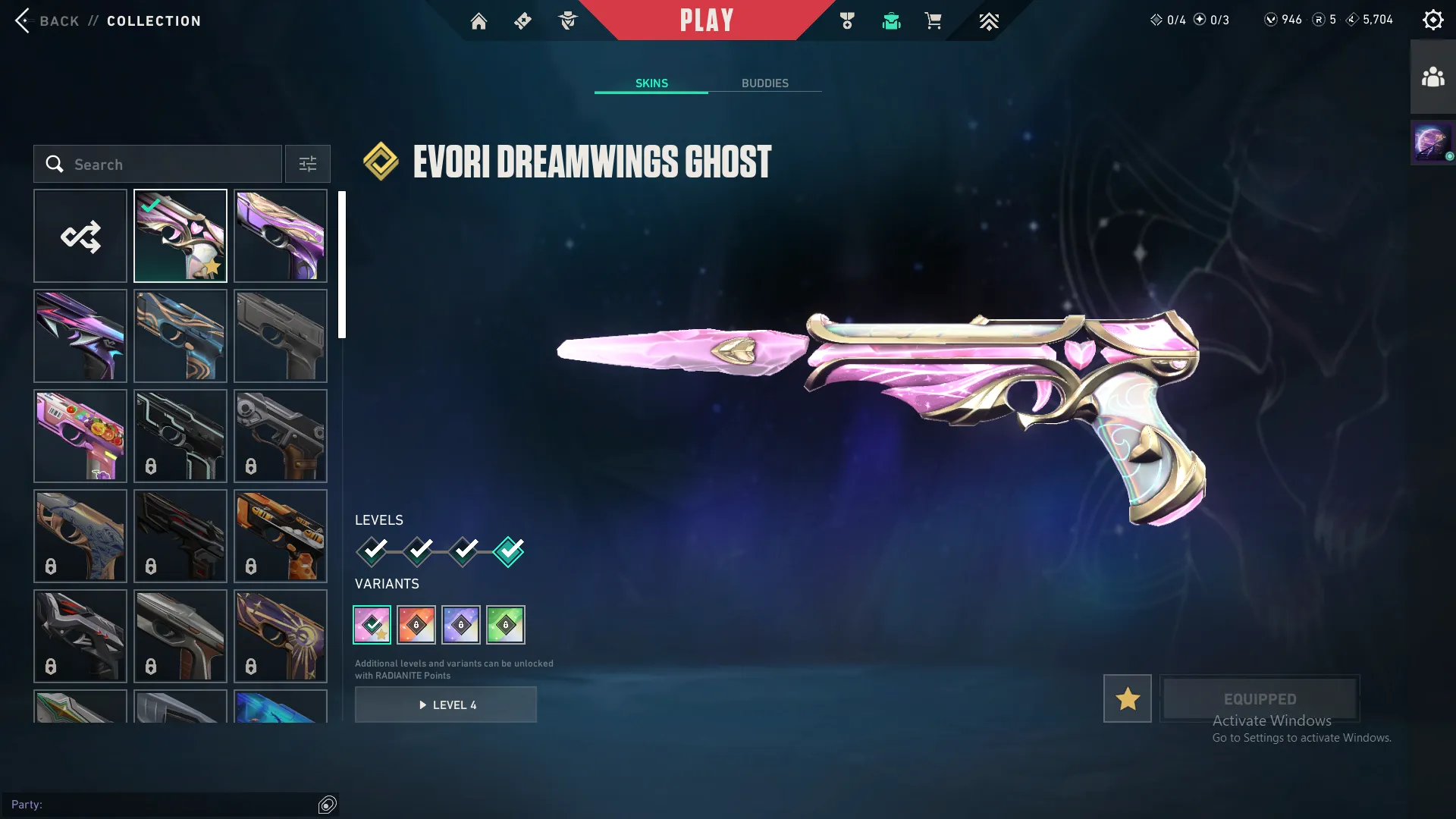Click inside the Search field
This screenshot has width=1456, height=819.
tap(157, 164)
